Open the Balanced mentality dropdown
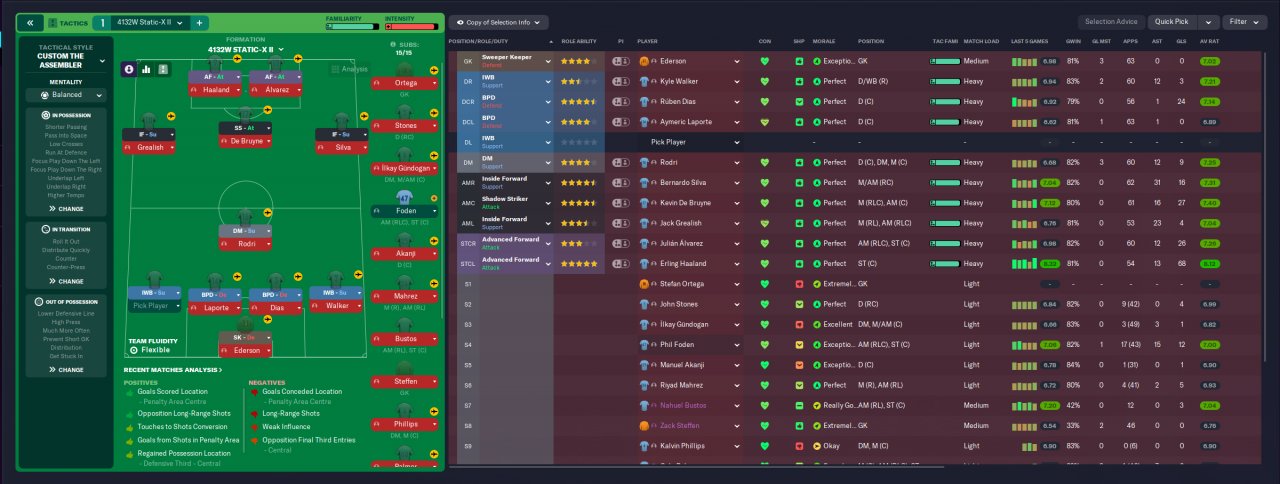The width and height of the screenshot is (1280, 484). click(x=68, y=95)
